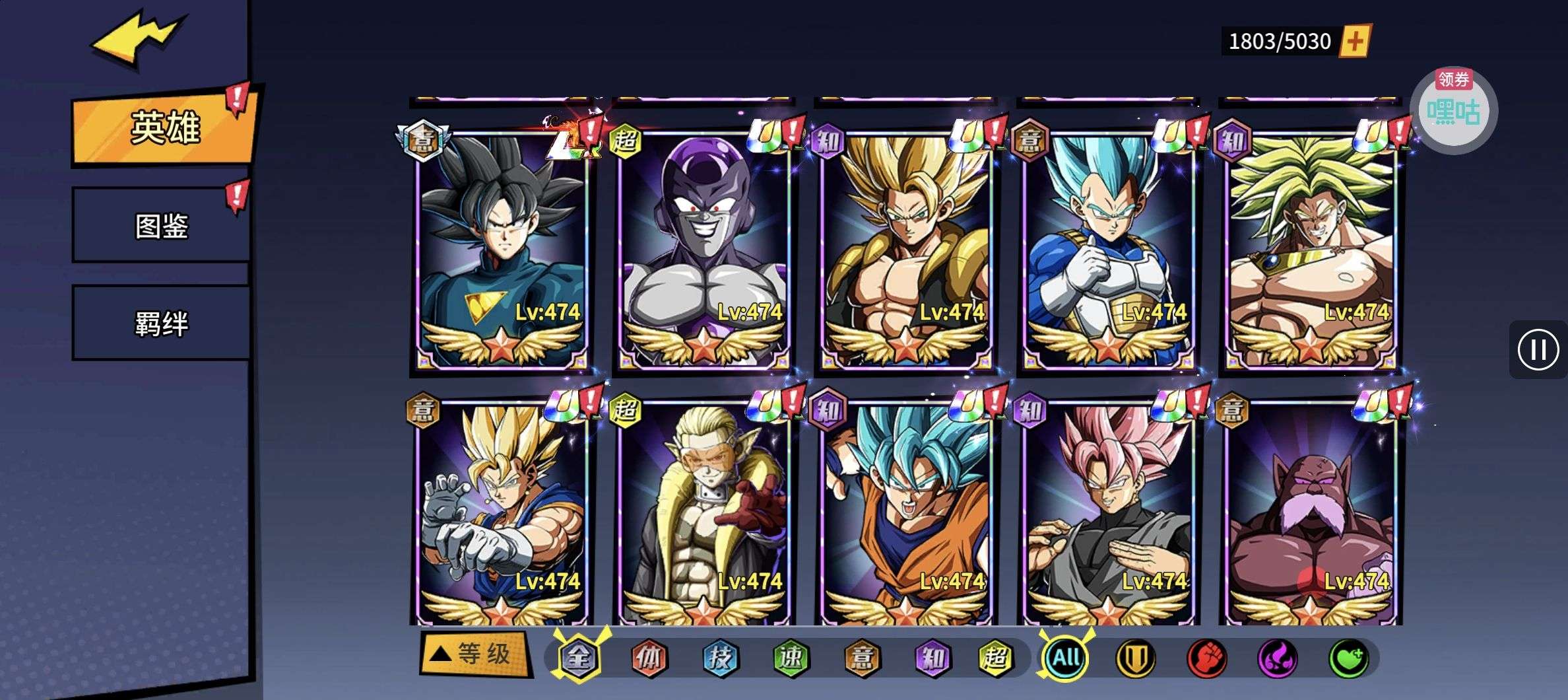The height and width of the screenshot is (700, 1568).
Task: Choose the blue-haired Vegeta hero card
Action: [1109, 251]
